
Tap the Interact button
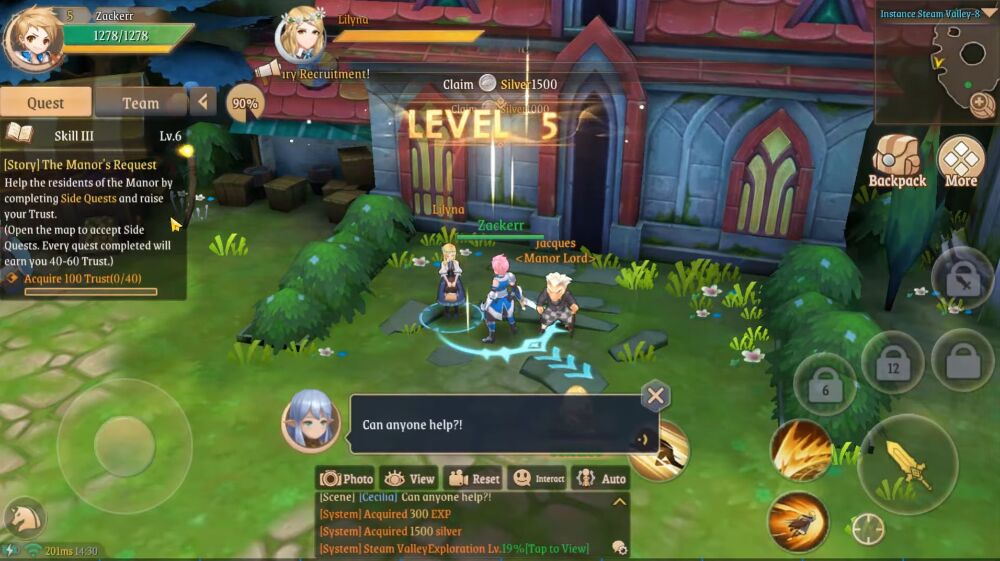pos(536,478)
